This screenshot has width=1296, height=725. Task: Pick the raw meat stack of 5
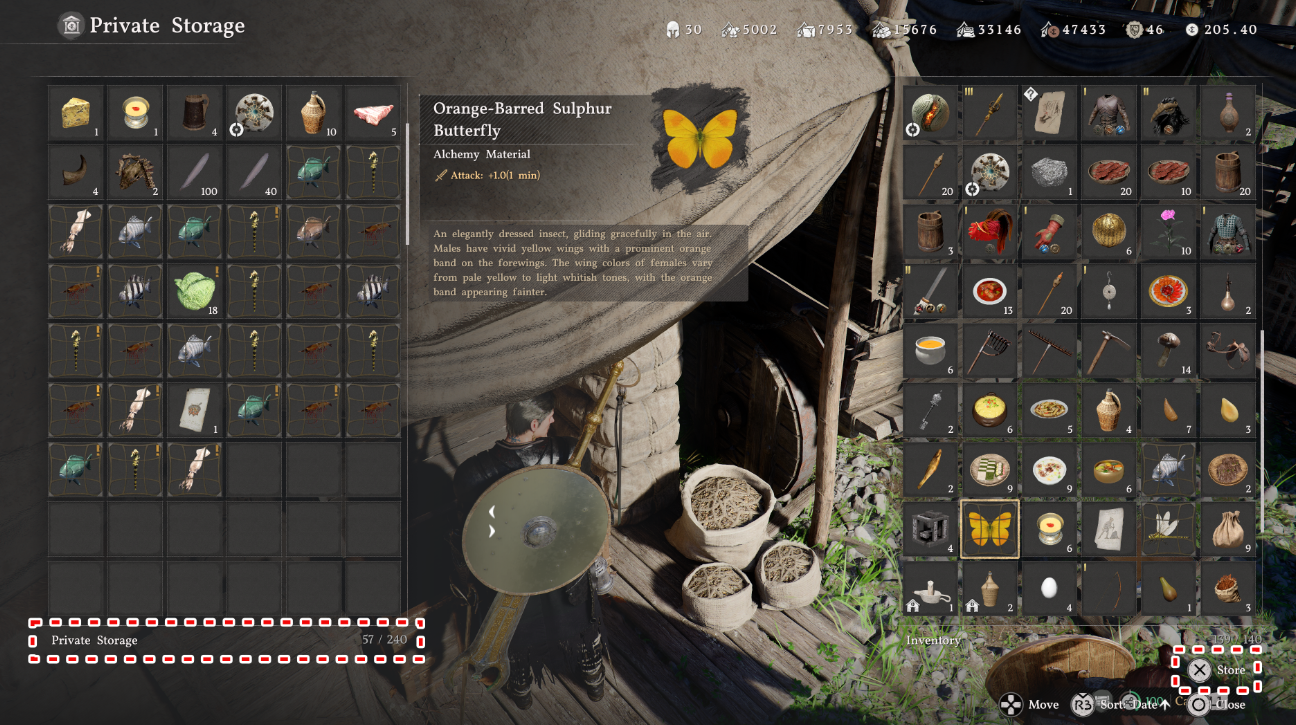pos(372,112)
